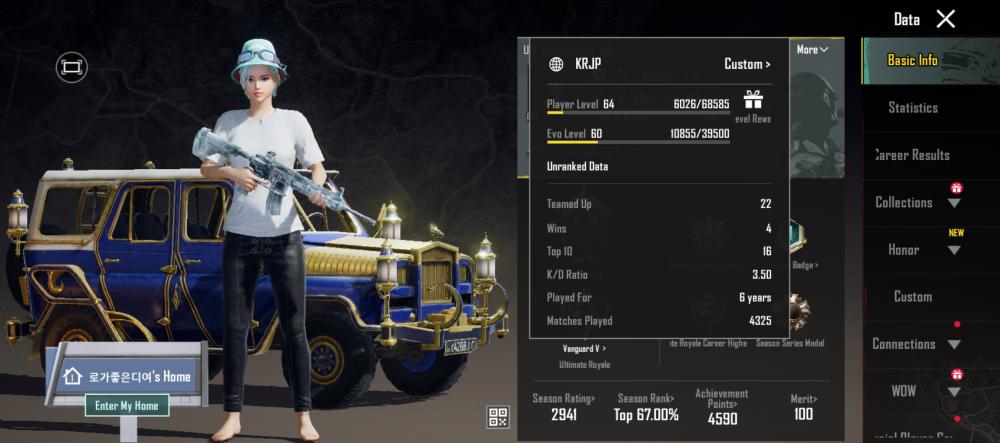The width and height of the screenshot is (1000, 443).
Task: Expand the Connections section
Action: tap(954, 344)
